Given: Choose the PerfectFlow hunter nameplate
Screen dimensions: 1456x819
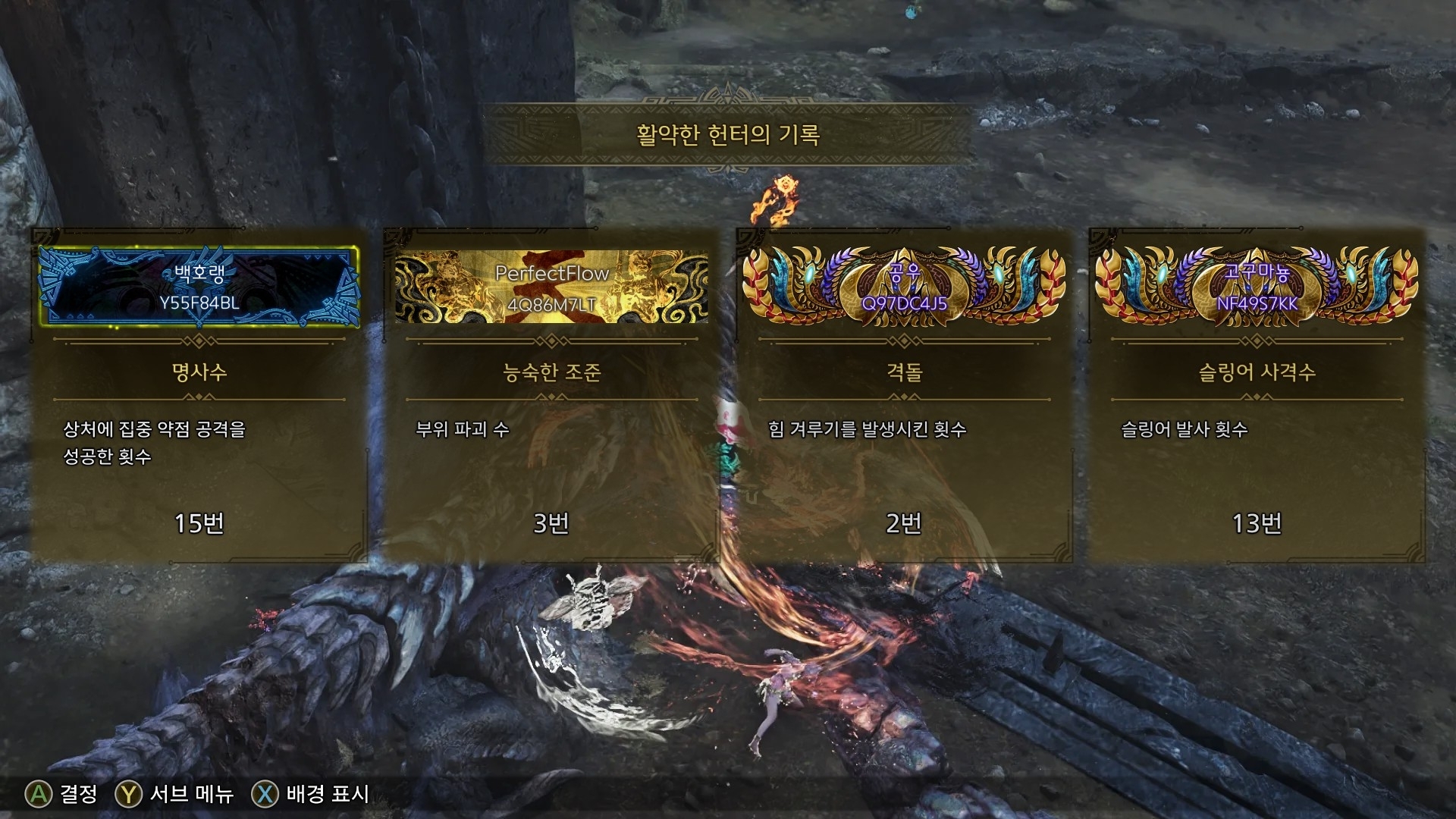Looking at the screenshot, I should (x=552, y=287).
